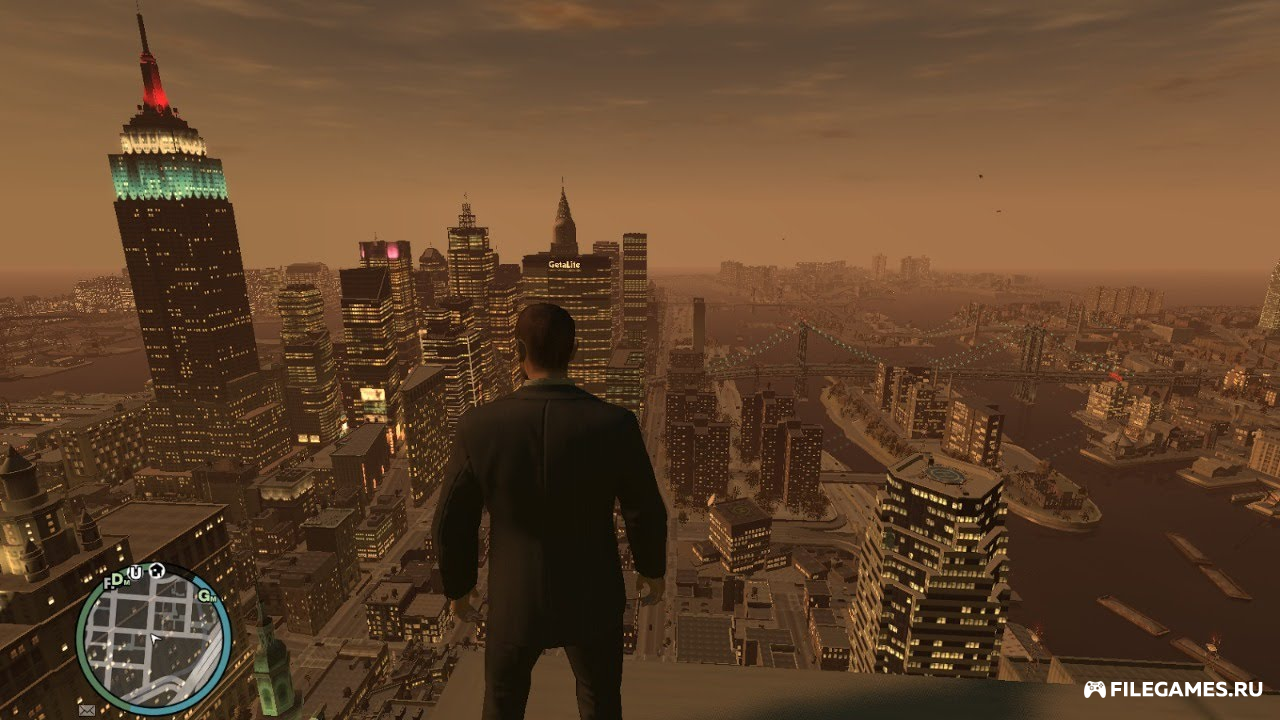
Task: Select the safehouse marker on the radar
Action: (x=157, y=570)
